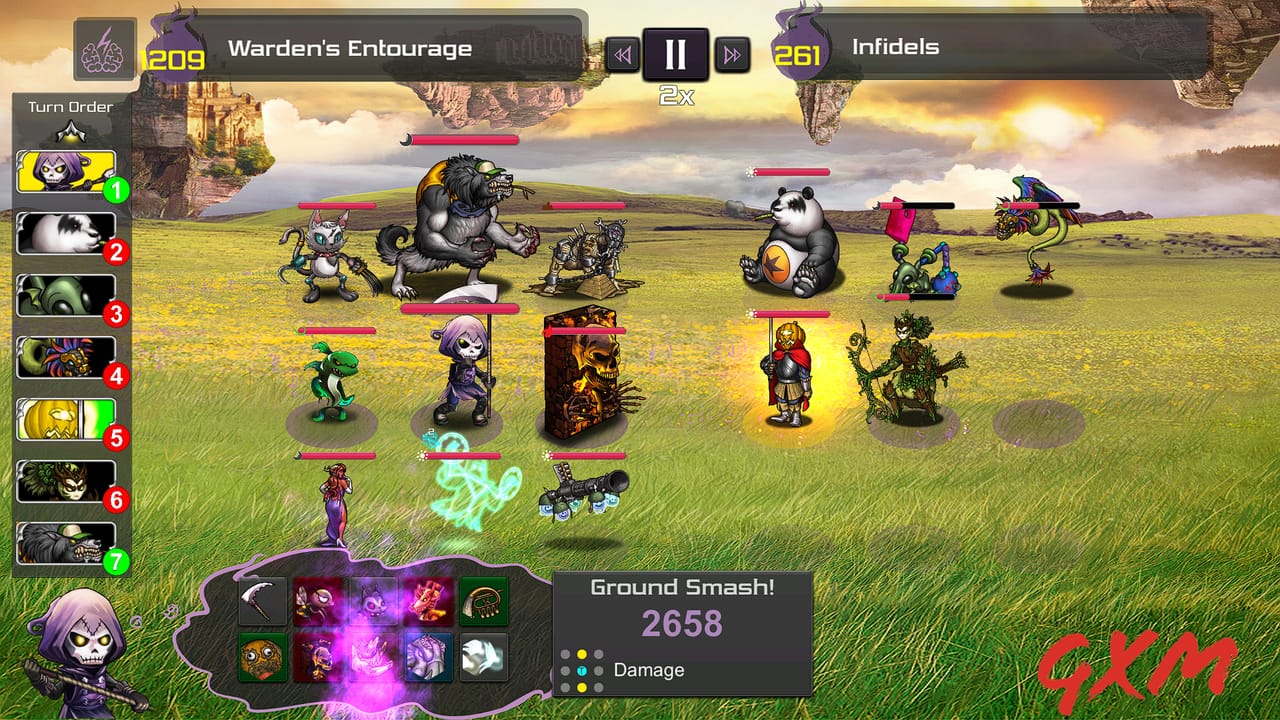Trigger the white ghost ability

[482, 658]
